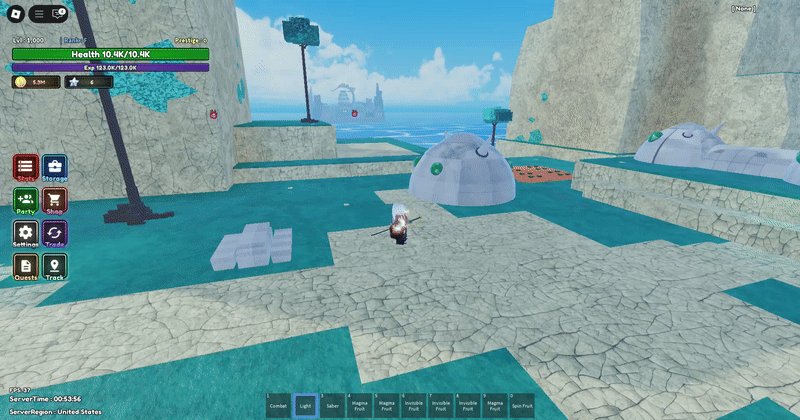Viewport: 800px width, 420px height.
Task: Open the Roblox main menu
Action: tap(15, 13)
